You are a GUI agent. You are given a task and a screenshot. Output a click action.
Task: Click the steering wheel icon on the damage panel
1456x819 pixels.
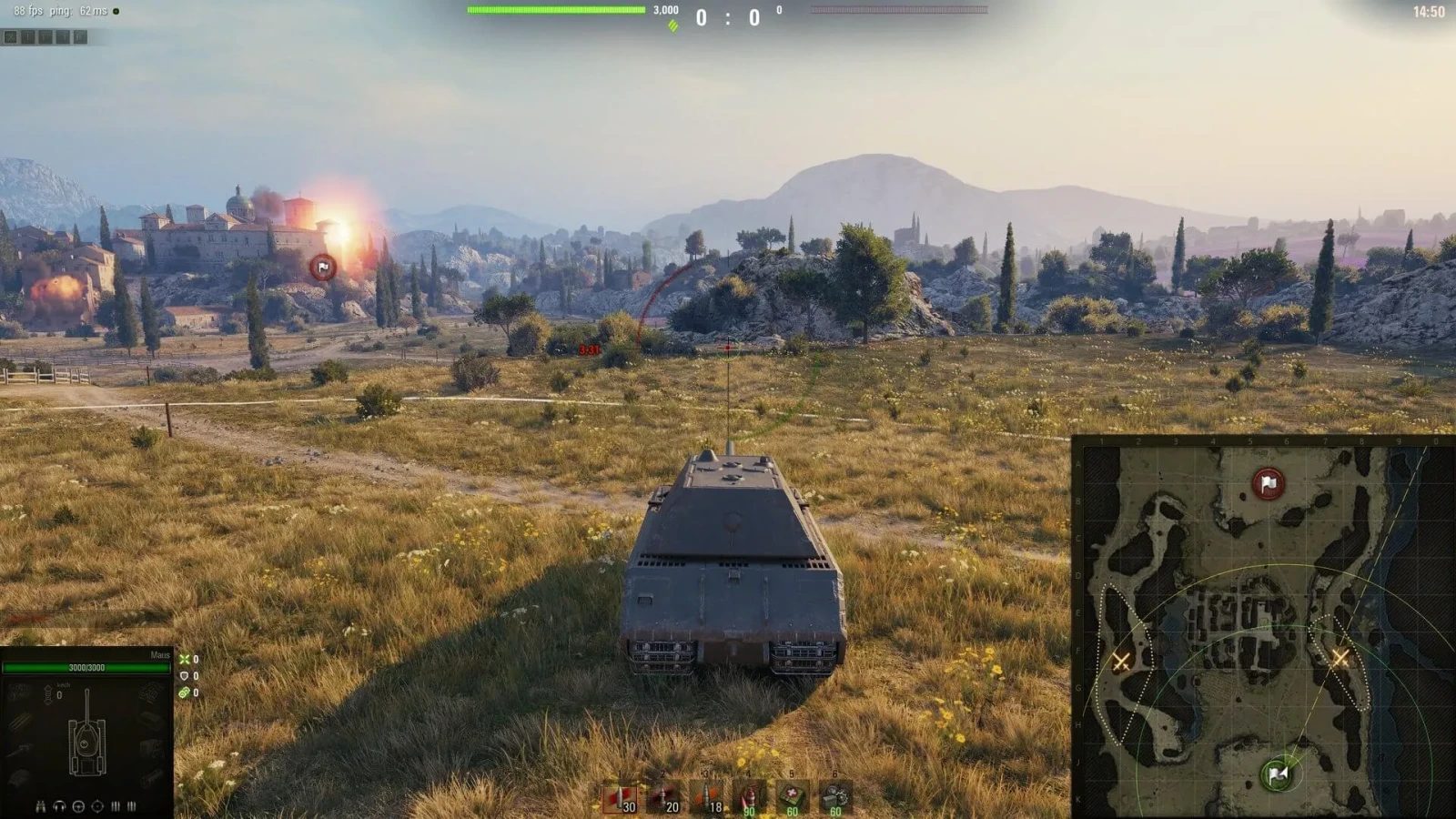click(78, 806)
